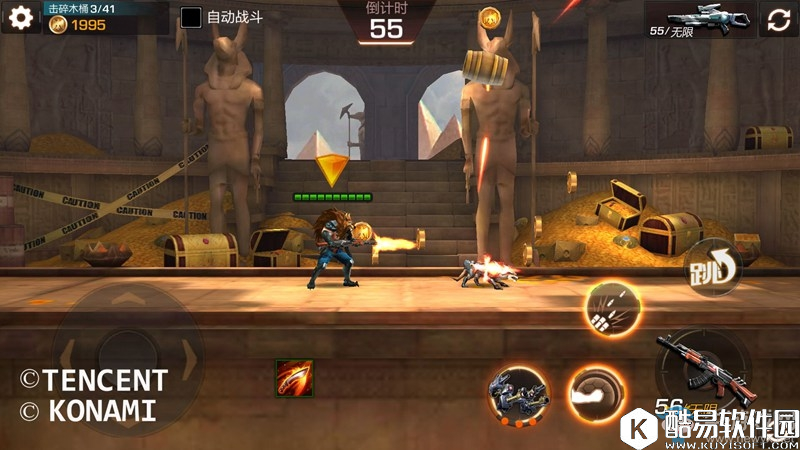The image size is (800, 450).
Task: Tap the 跳 jump button
Action: 713,270
